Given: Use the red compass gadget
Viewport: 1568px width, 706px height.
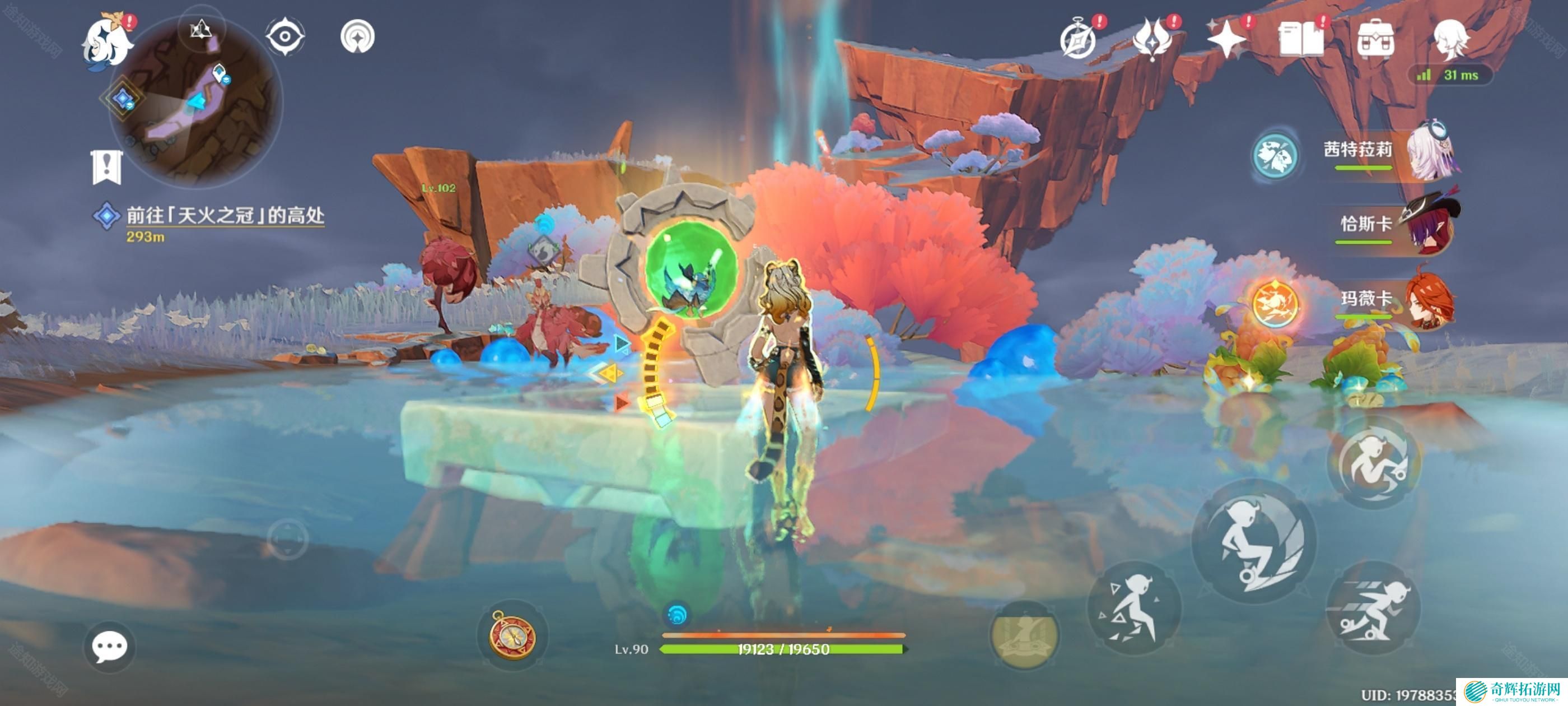Looking at the screenshot, I should point(512,635).
